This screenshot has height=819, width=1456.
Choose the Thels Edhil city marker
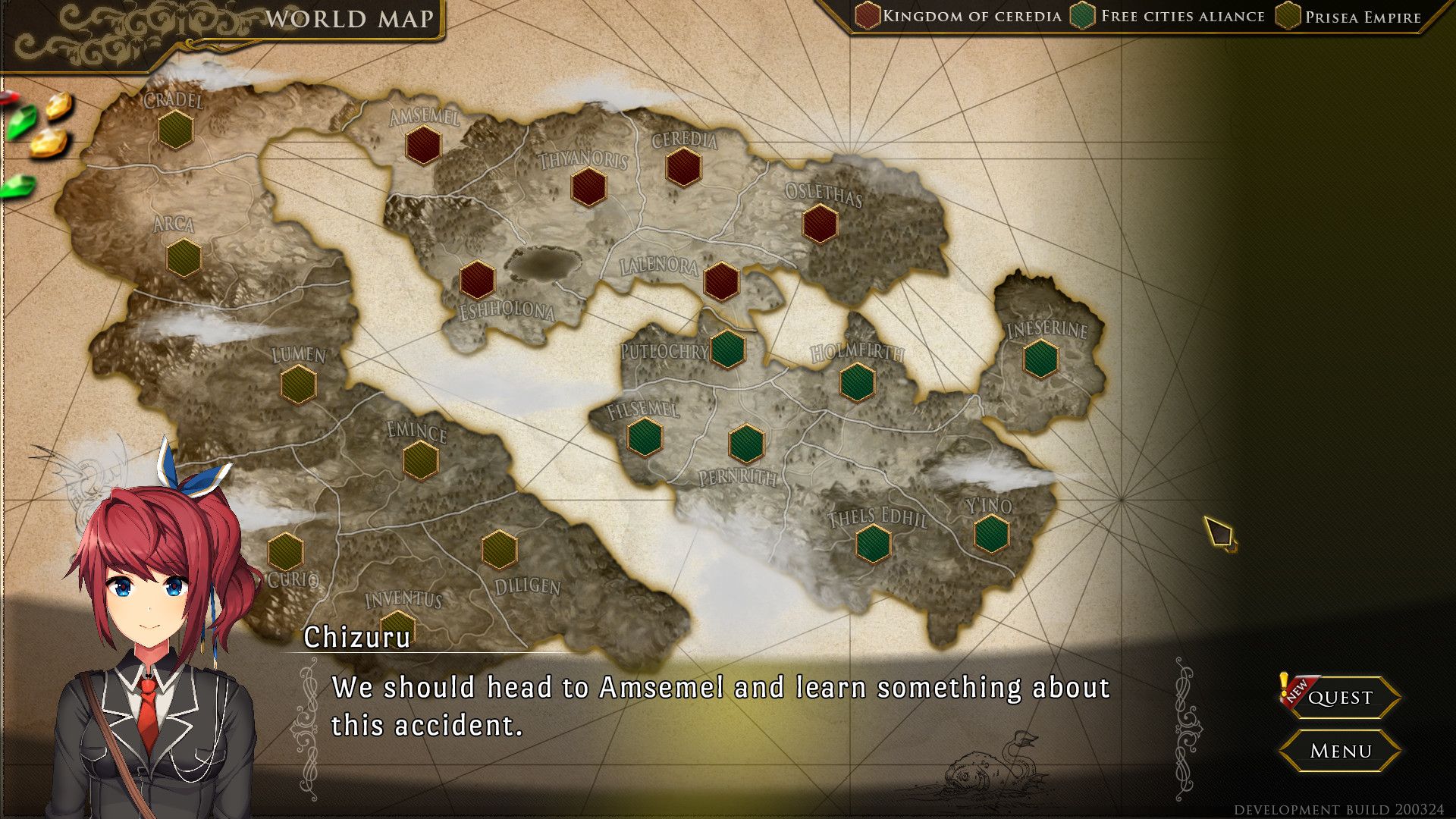pos(873,543)
